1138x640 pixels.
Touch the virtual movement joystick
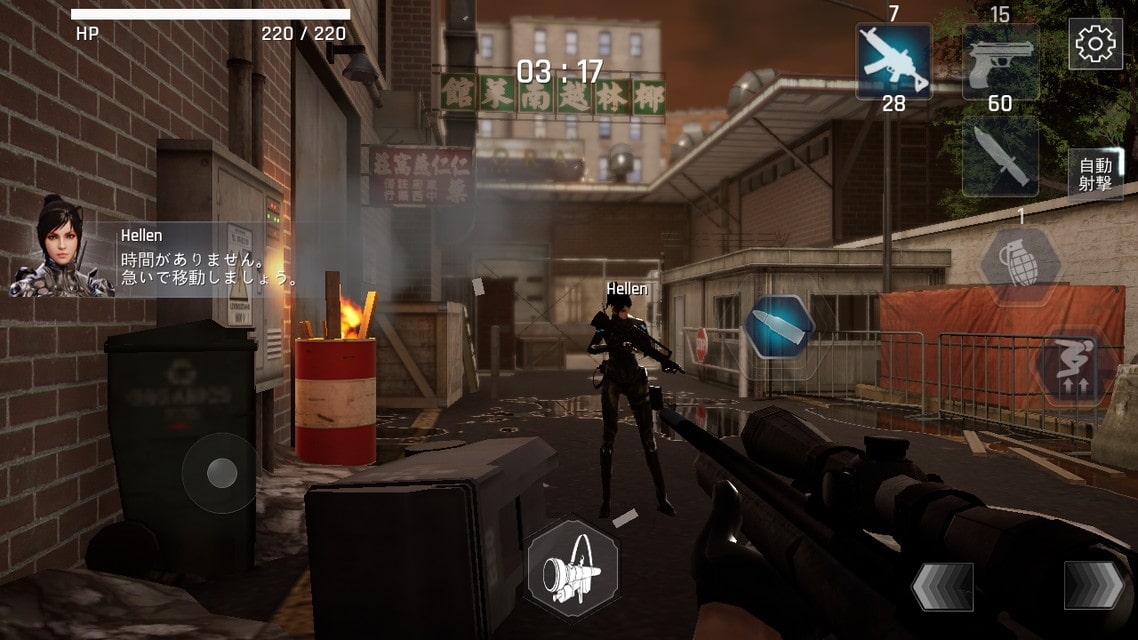click(221, 473)
